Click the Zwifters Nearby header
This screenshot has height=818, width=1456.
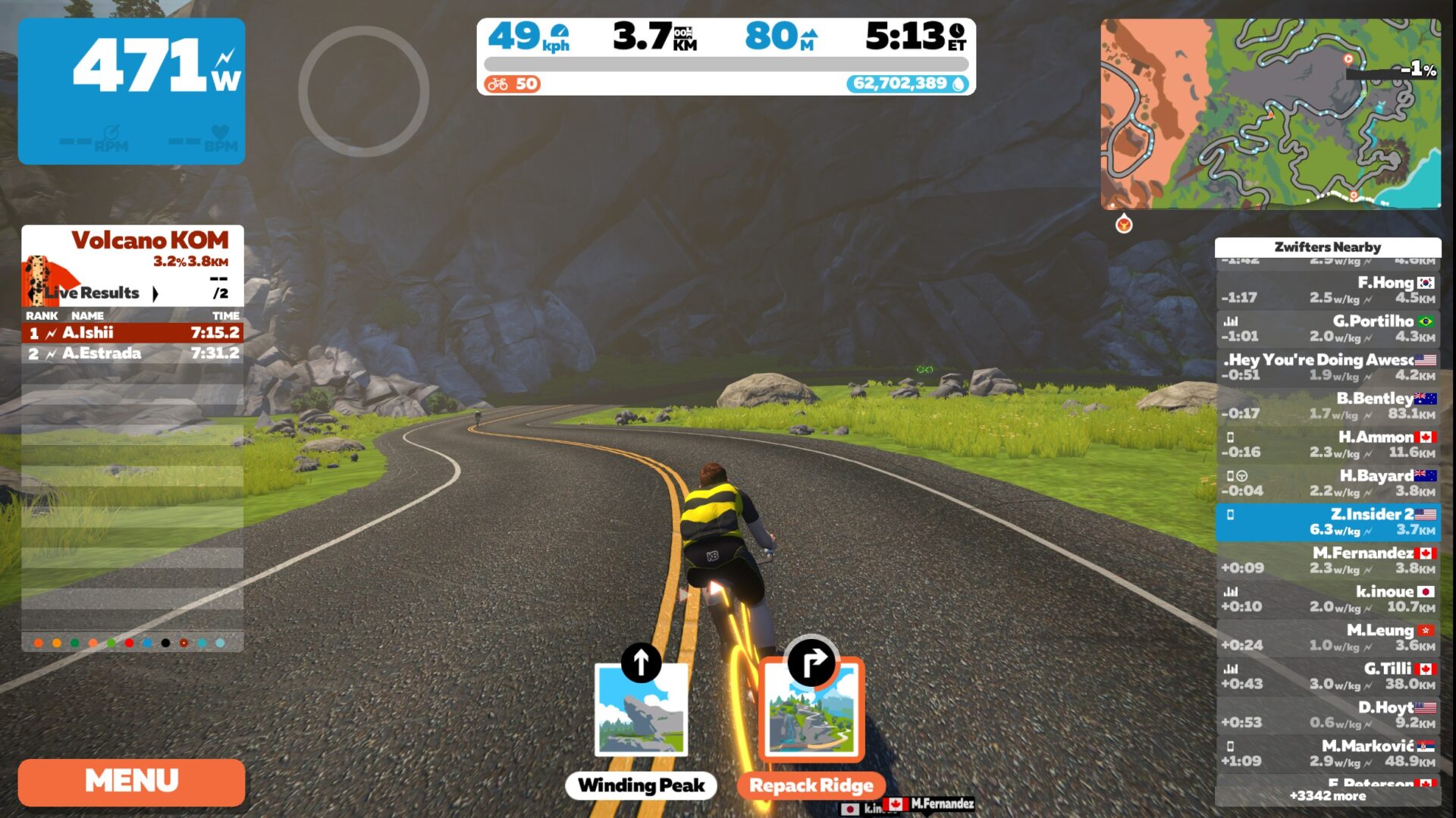point(1327,247)
